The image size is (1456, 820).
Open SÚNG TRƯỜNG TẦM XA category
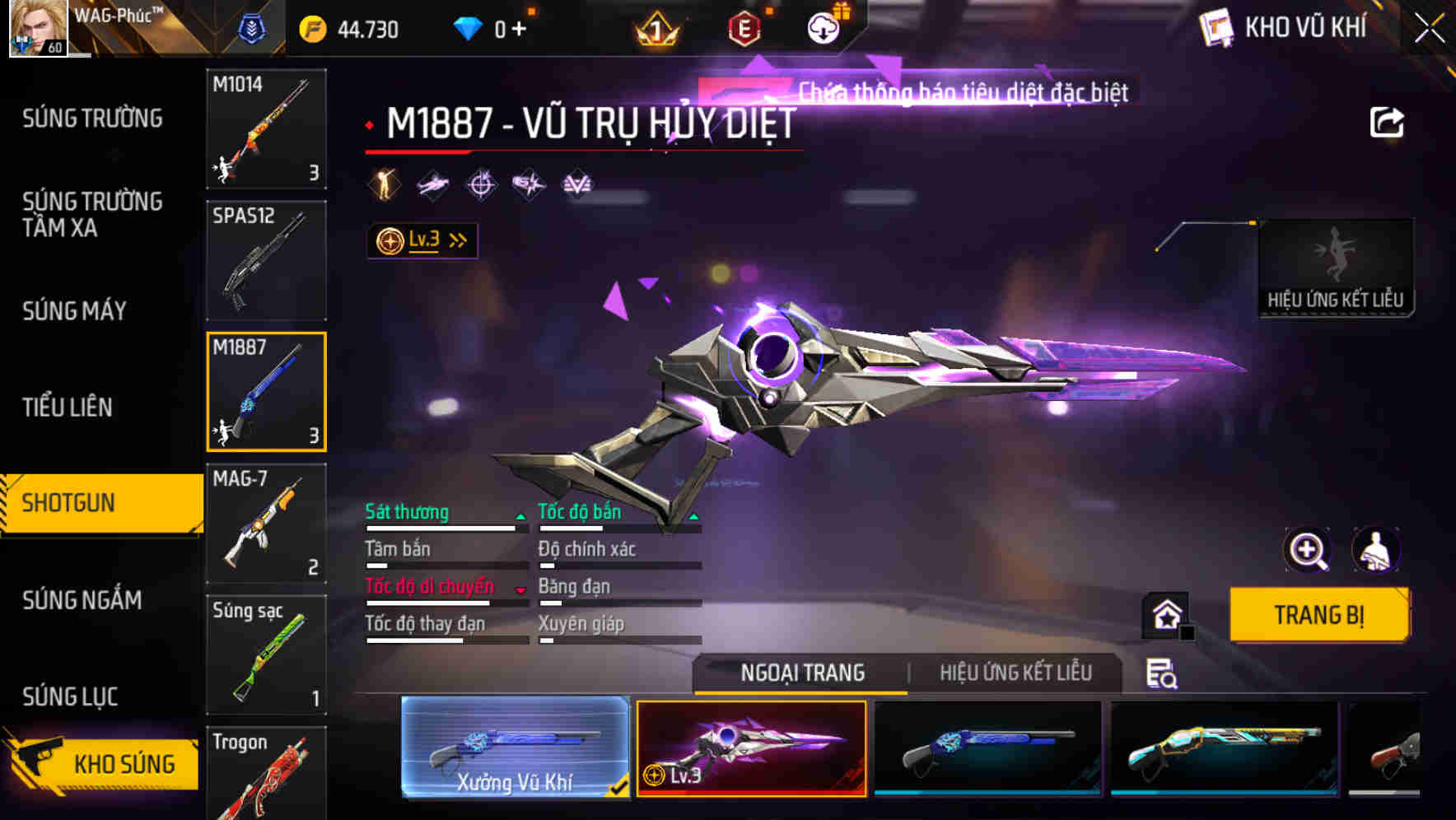[91, 215]
